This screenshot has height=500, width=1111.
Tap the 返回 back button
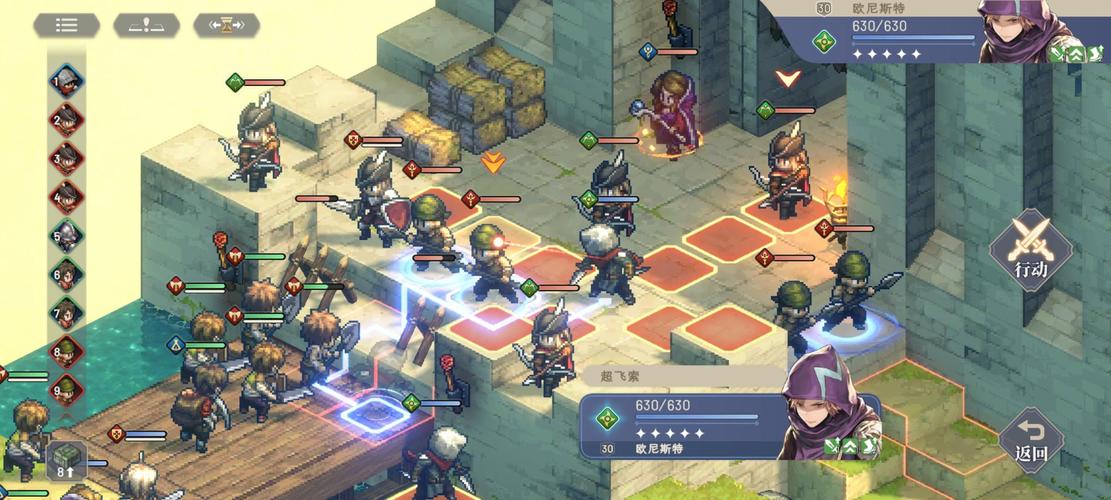click(1030, 440)
